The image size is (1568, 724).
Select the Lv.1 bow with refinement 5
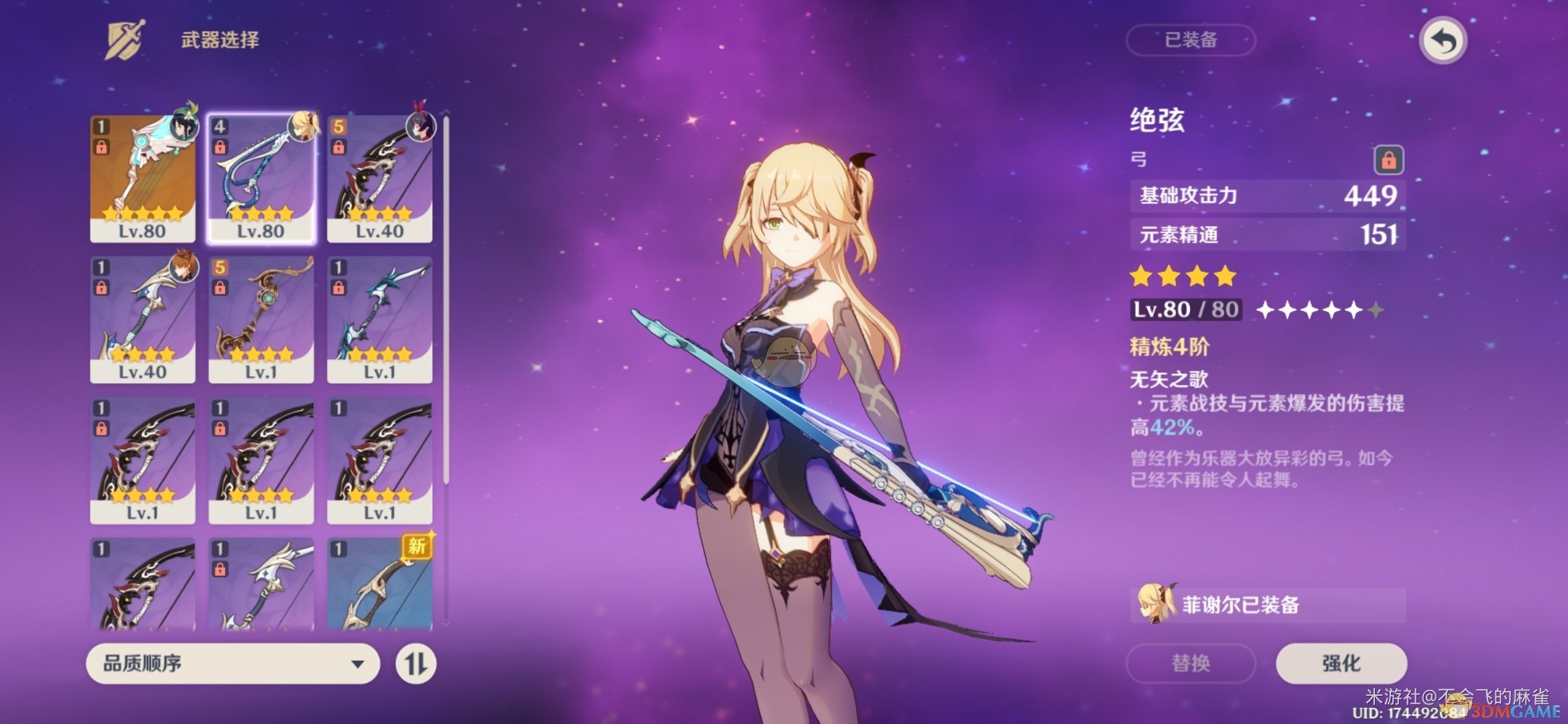[x=261, y=319]
